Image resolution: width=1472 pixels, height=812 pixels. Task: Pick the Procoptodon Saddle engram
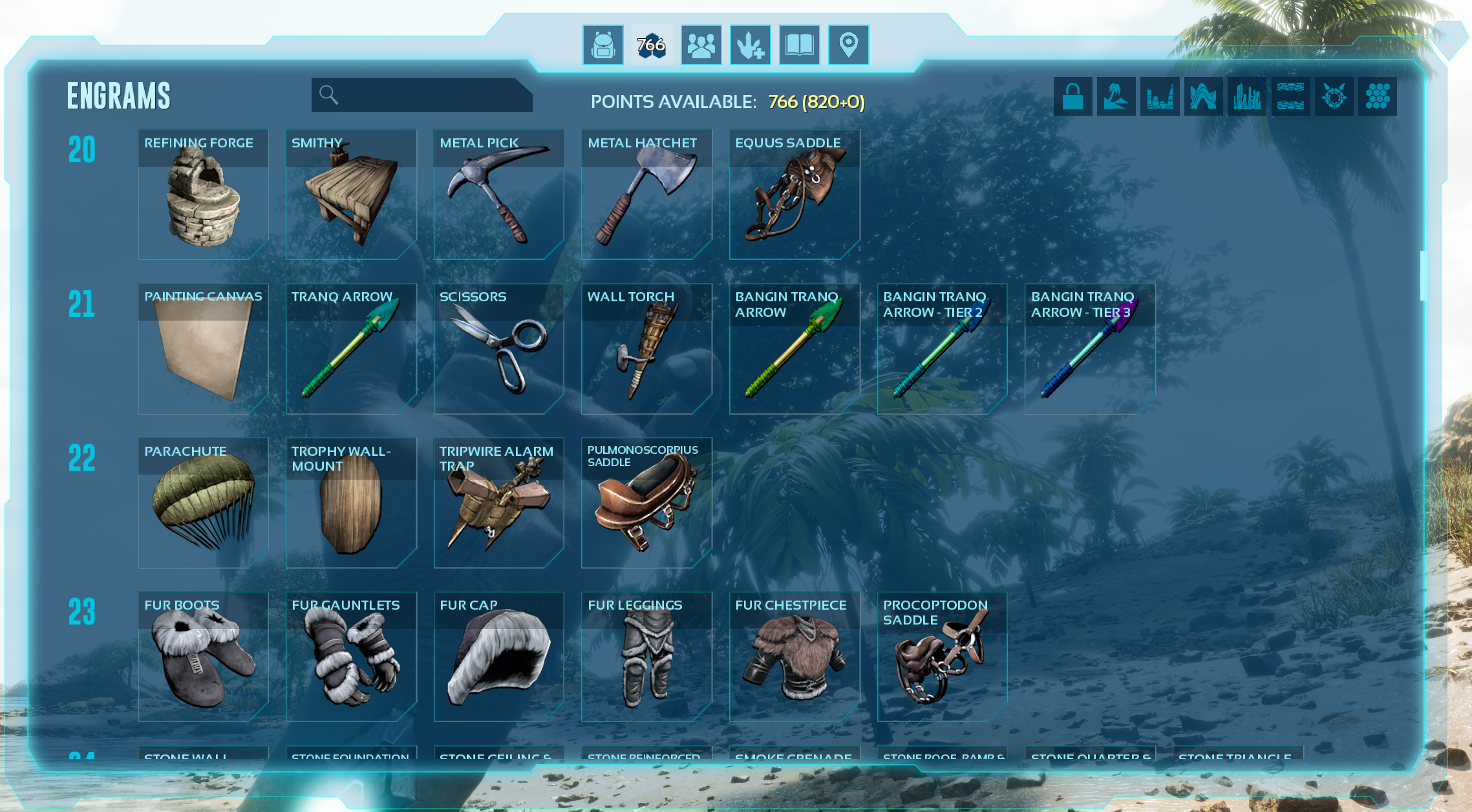[x=942, y=657]
